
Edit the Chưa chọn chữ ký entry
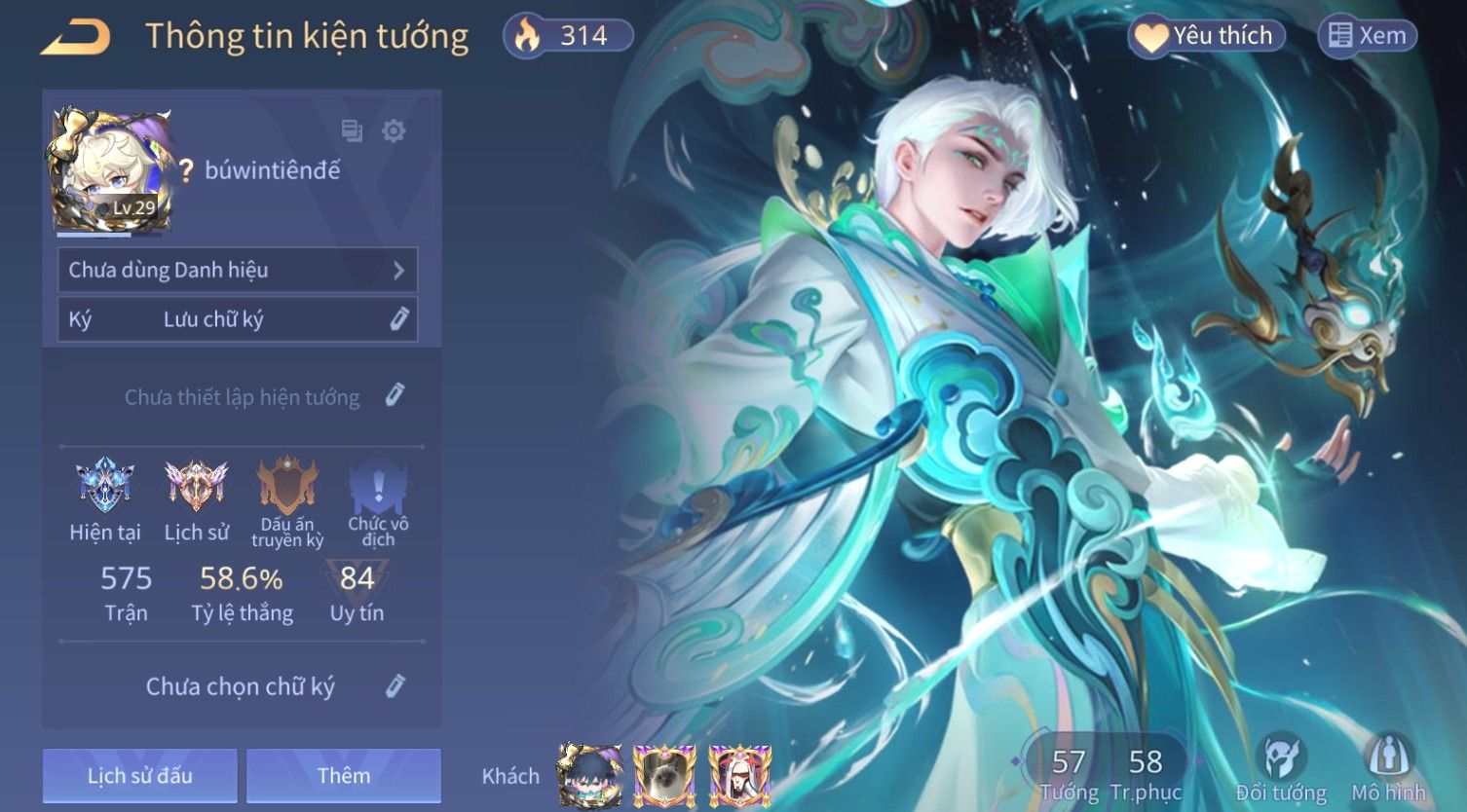[395, 685]
